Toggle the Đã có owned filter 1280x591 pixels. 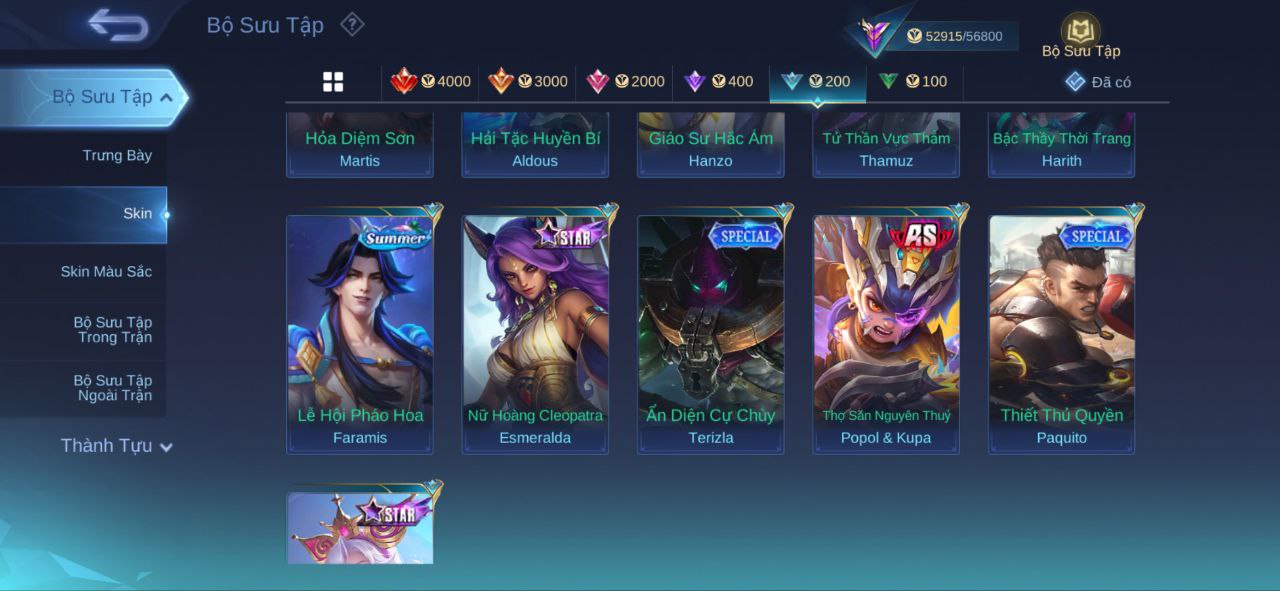tap(1098, 82)
